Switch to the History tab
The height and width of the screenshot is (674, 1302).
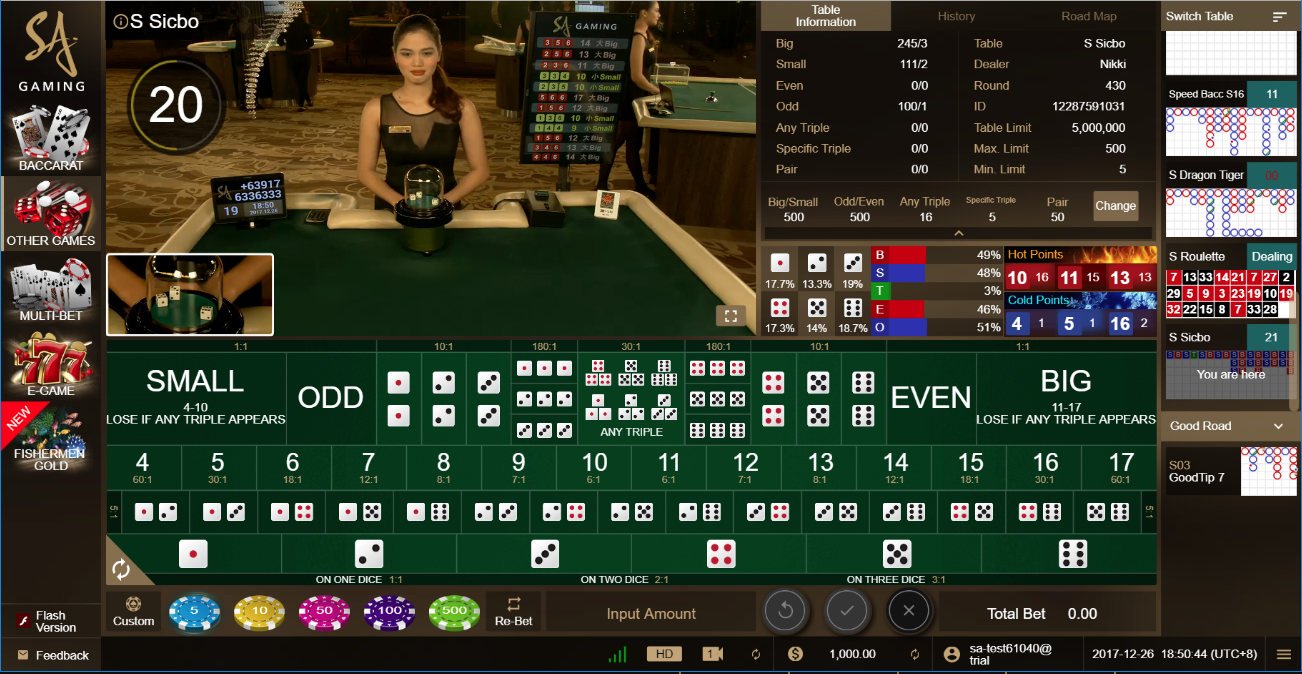tap(956, 16)
